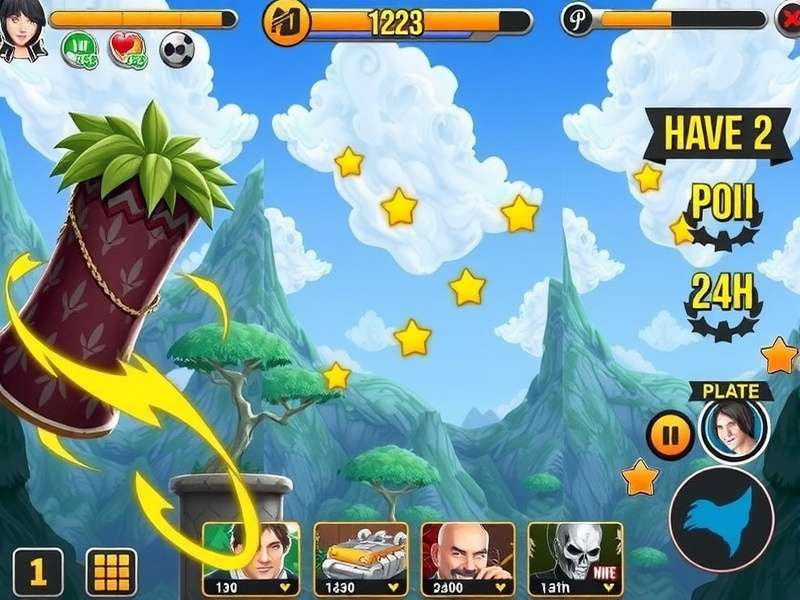Screen dimensions: 800x600
Task: Select the soccer ball icon
Action: tap(176, 48)
